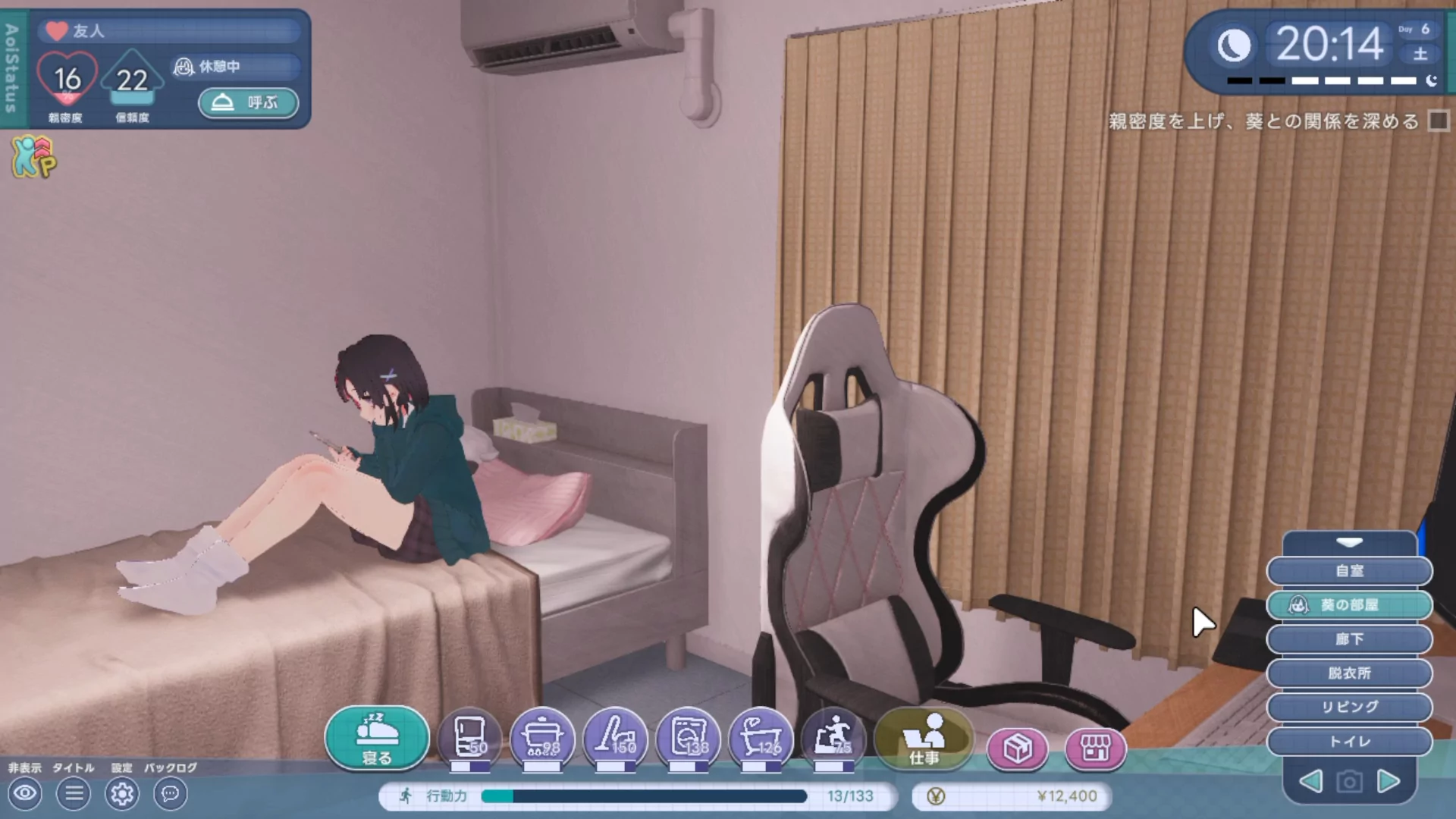The image size is (1456, 819).
Task: Click the right camera arrow
Action: [x=1389, y=781]
